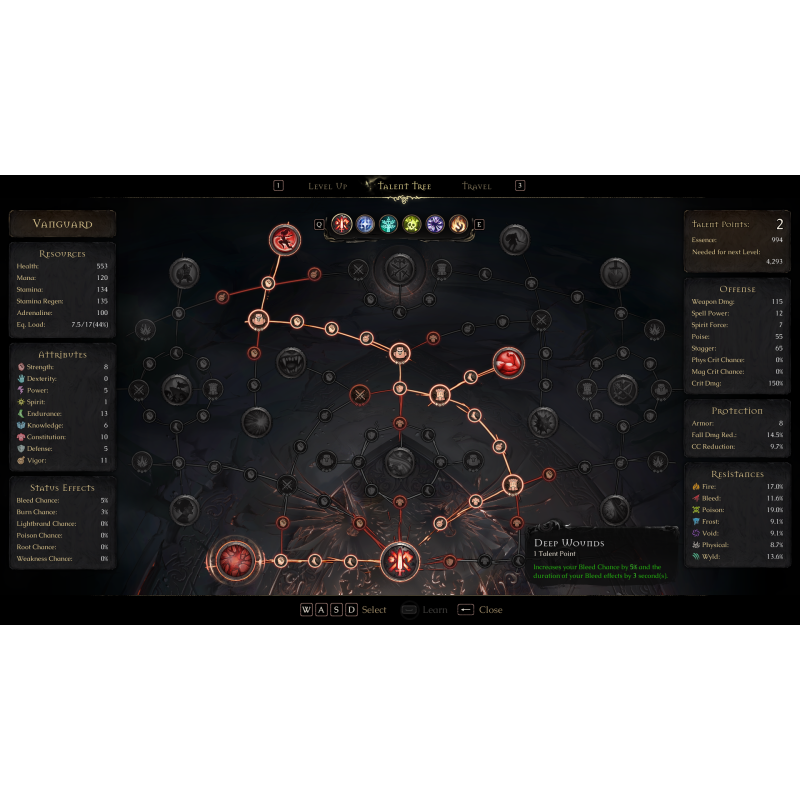This screenshot has height=800, width=800.
Task: Switch to the Level Up tab
Action: [327, 186]
